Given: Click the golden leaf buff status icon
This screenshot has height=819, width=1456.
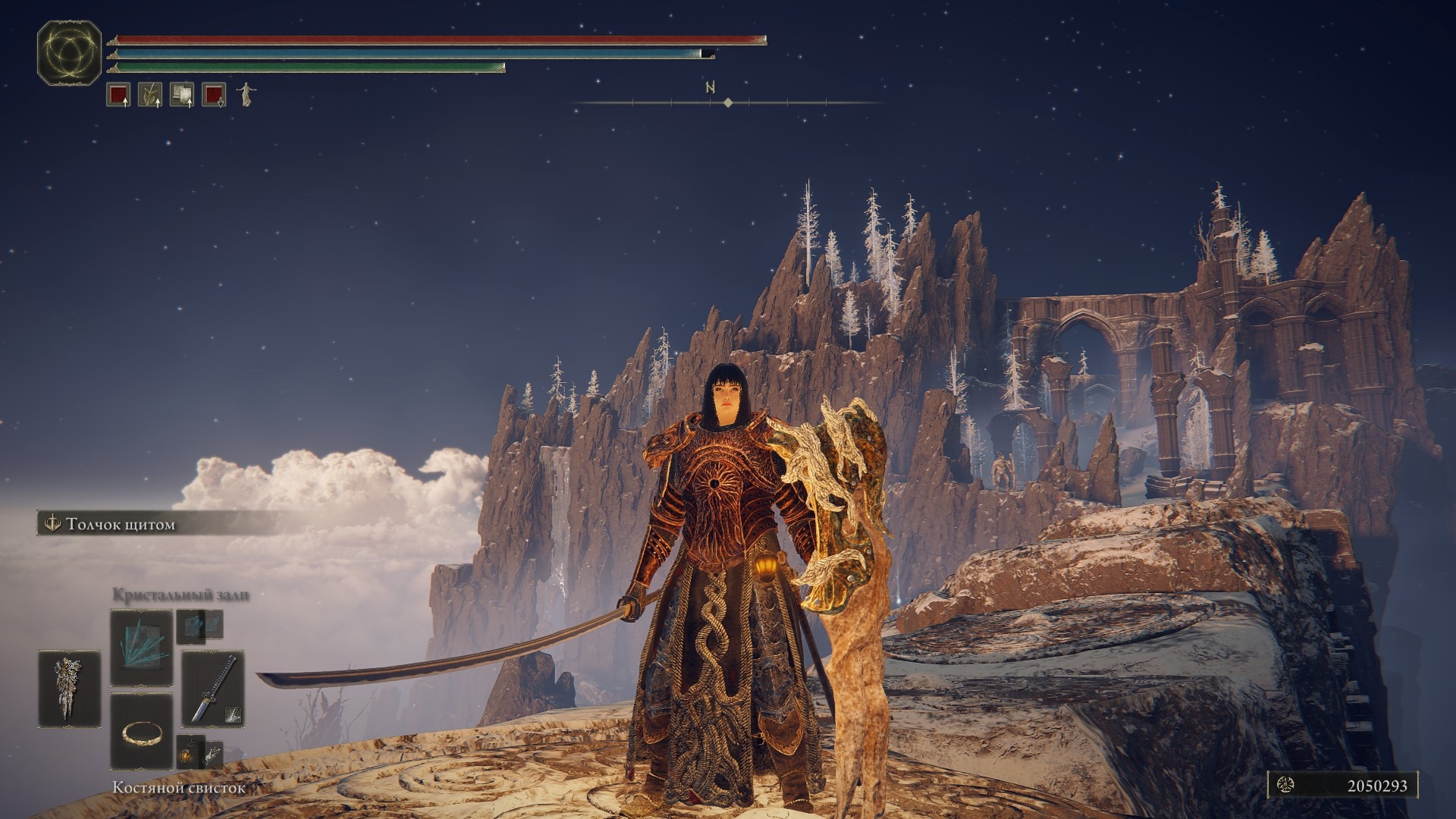Looking at the screenshot, I should 150,95.
